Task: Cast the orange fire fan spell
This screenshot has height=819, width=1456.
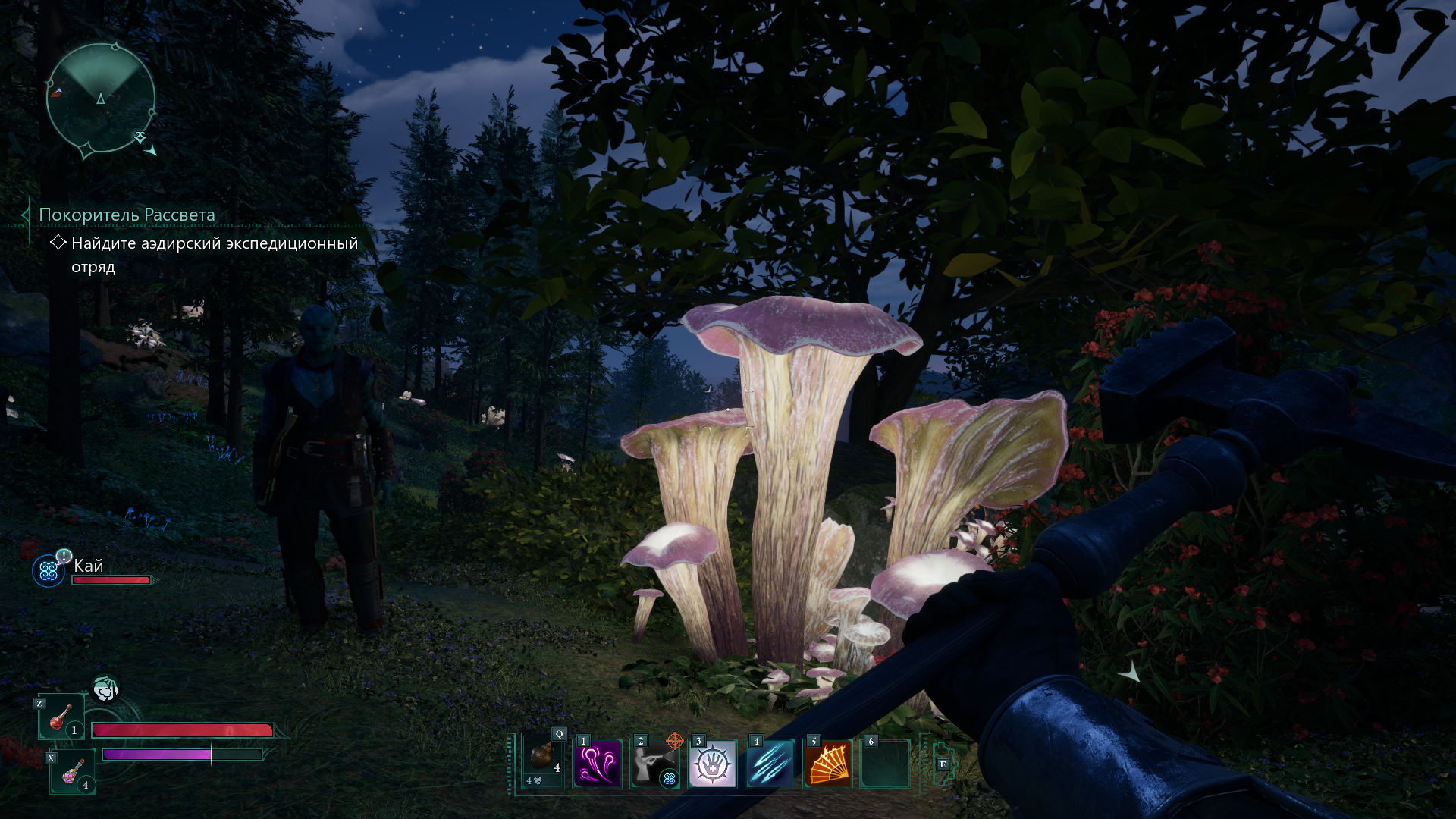Action: (827, 764)
